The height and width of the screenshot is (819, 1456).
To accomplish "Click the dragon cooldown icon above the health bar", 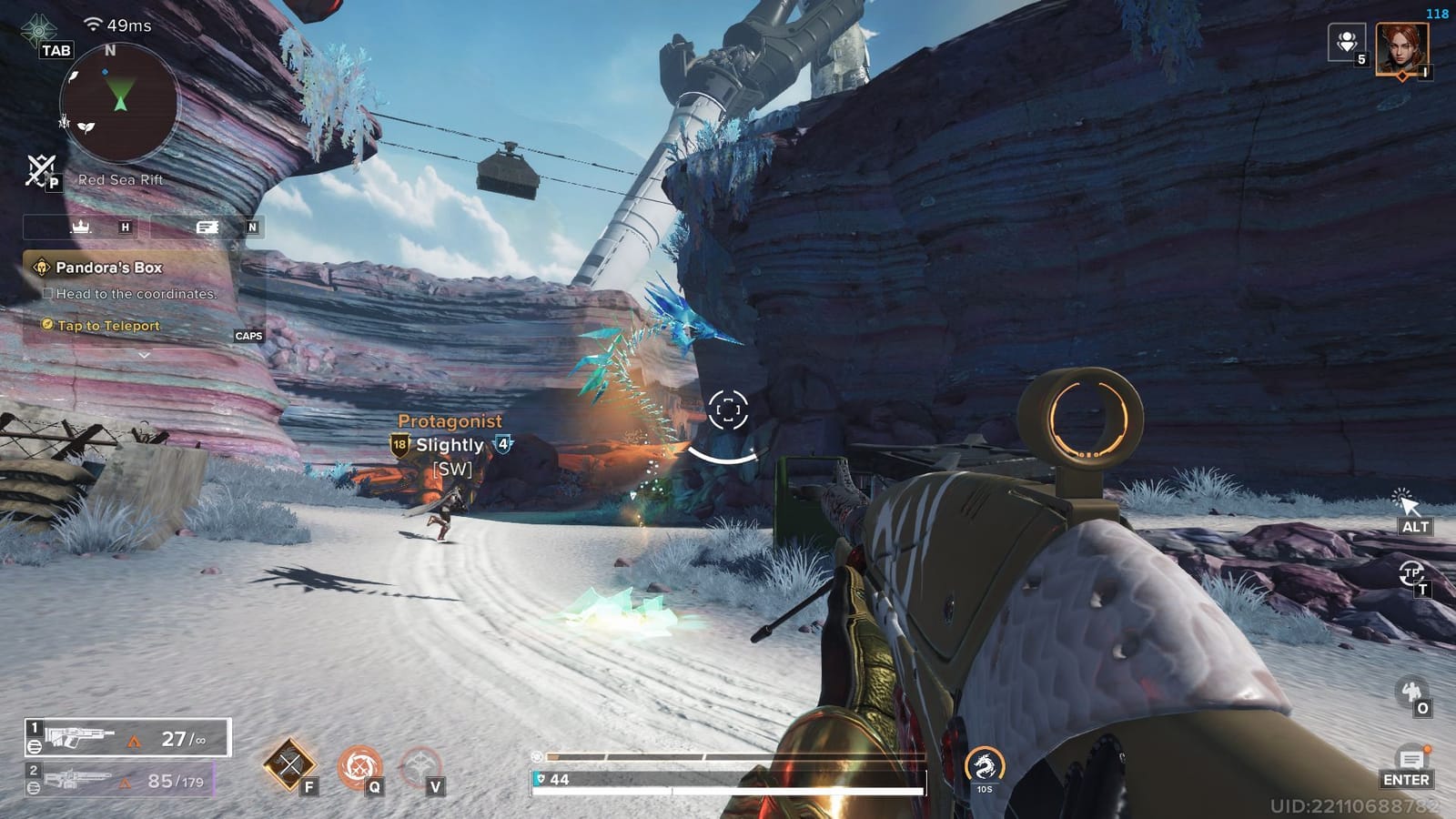I will 986,769.
